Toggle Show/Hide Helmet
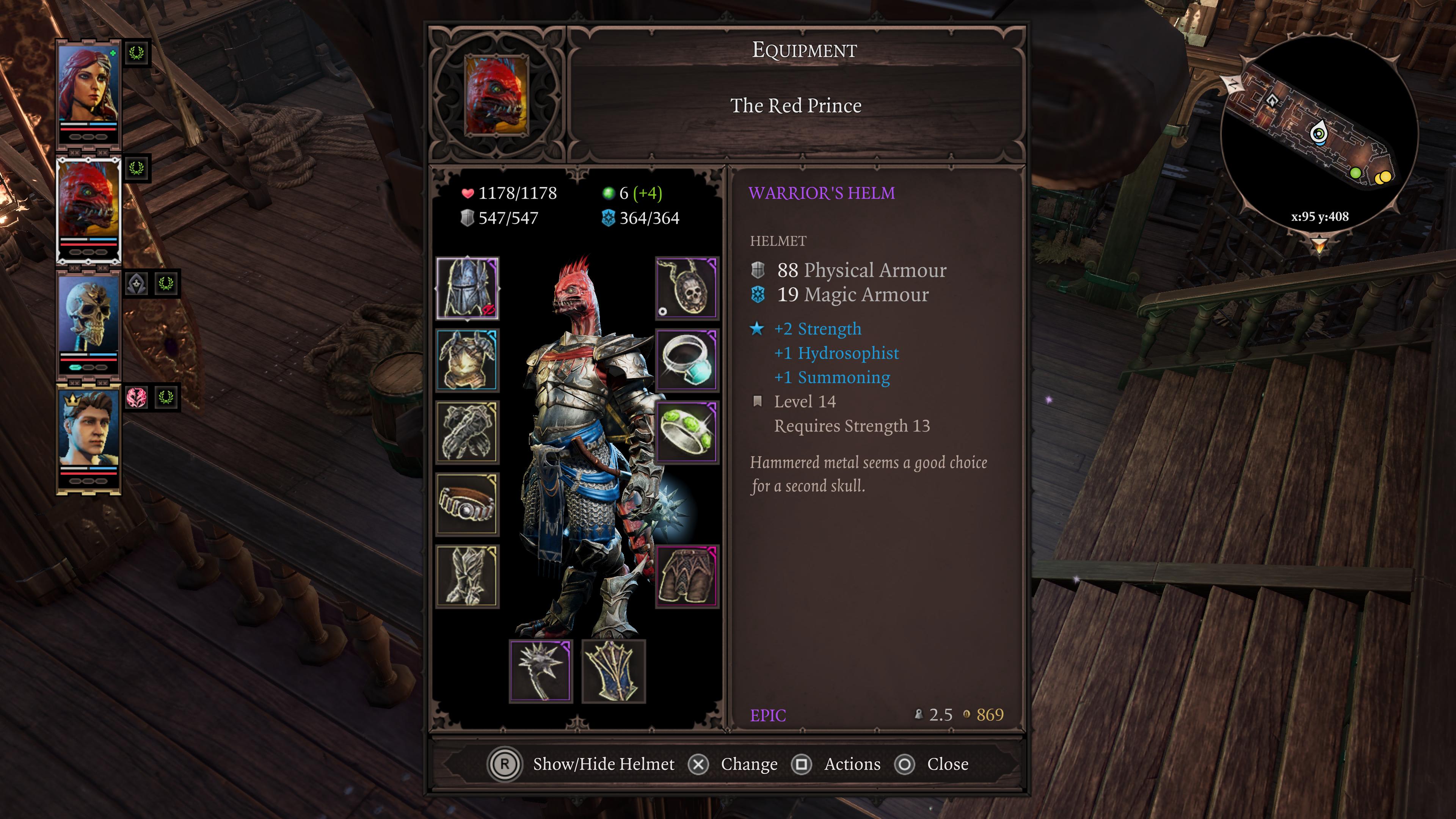Image resolution: width=1456 pixels, height=819 pixels. click(602, 764)
